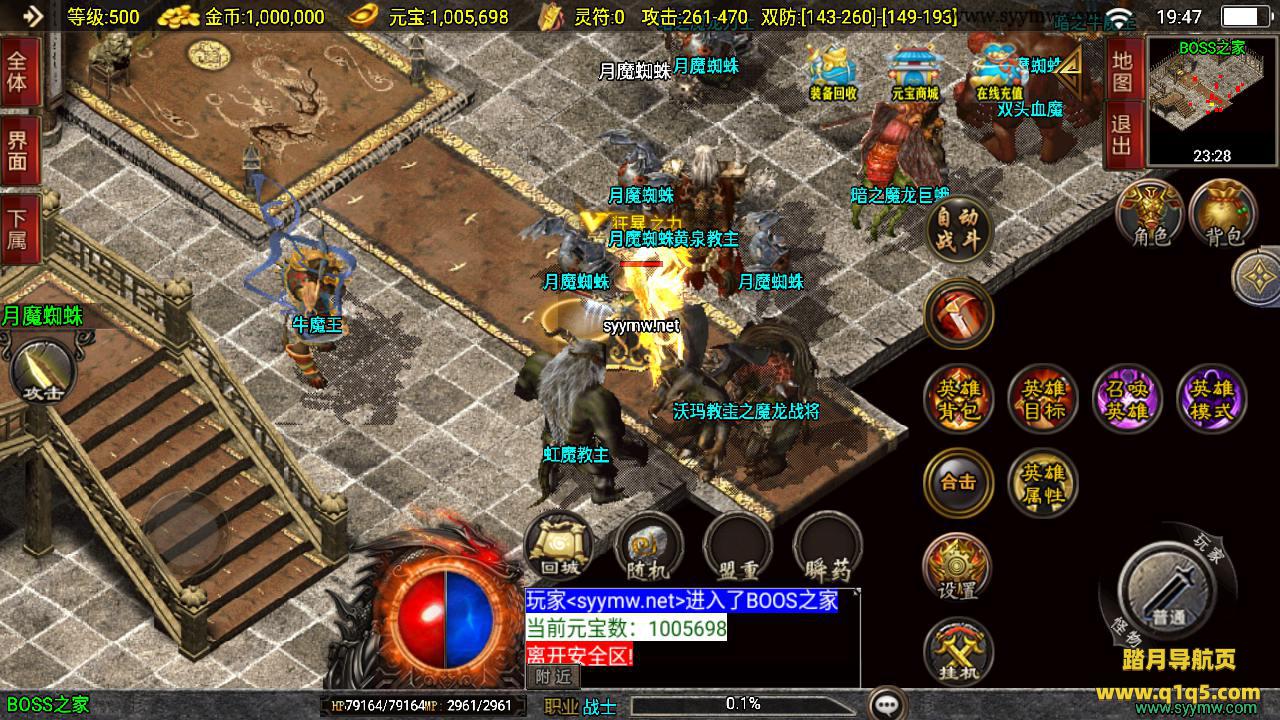
Task: Click the 退出 exit button
Action: [x=1122, y=136]
